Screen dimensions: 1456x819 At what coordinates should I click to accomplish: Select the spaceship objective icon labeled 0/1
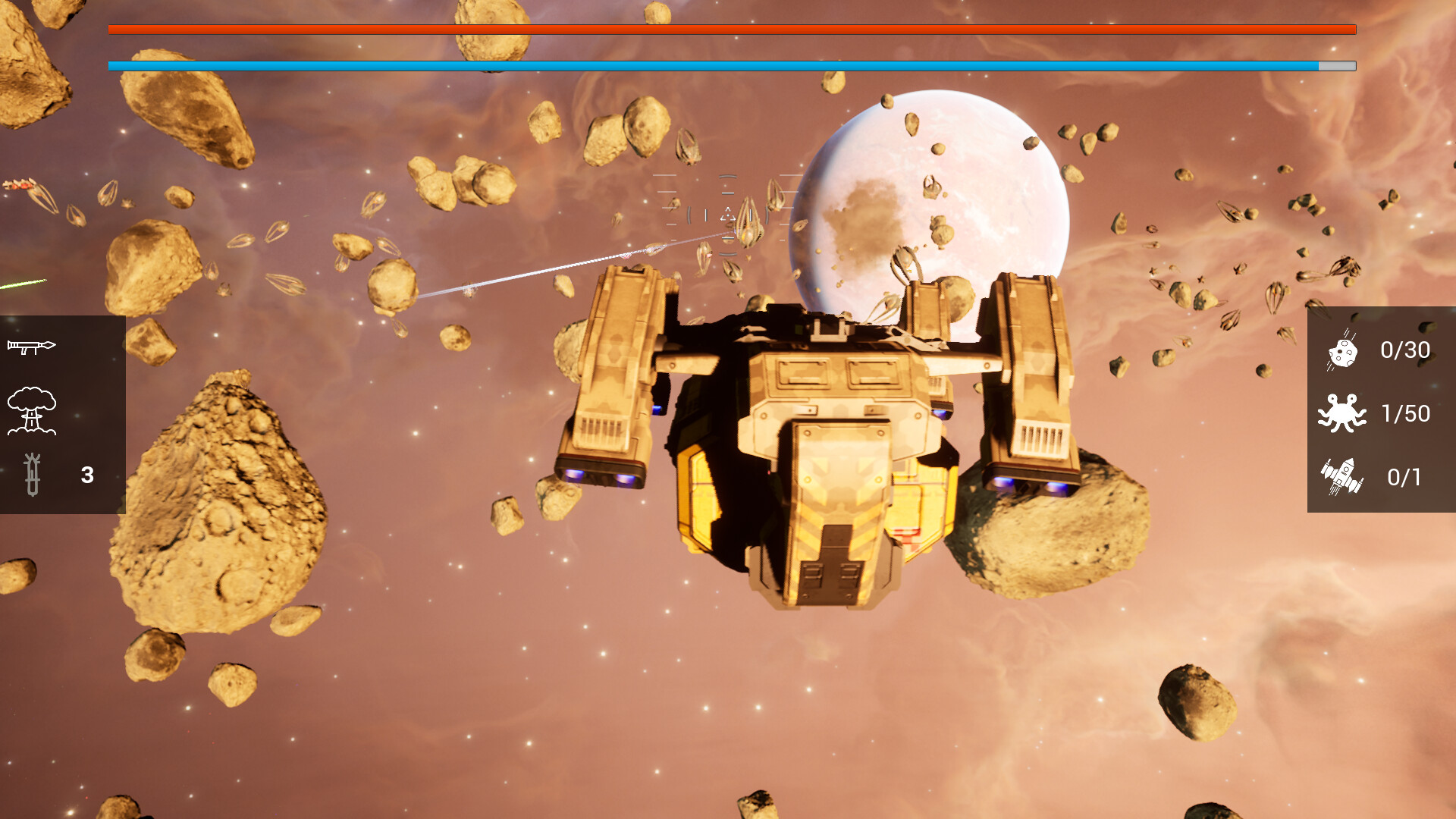pos(1342,477)
